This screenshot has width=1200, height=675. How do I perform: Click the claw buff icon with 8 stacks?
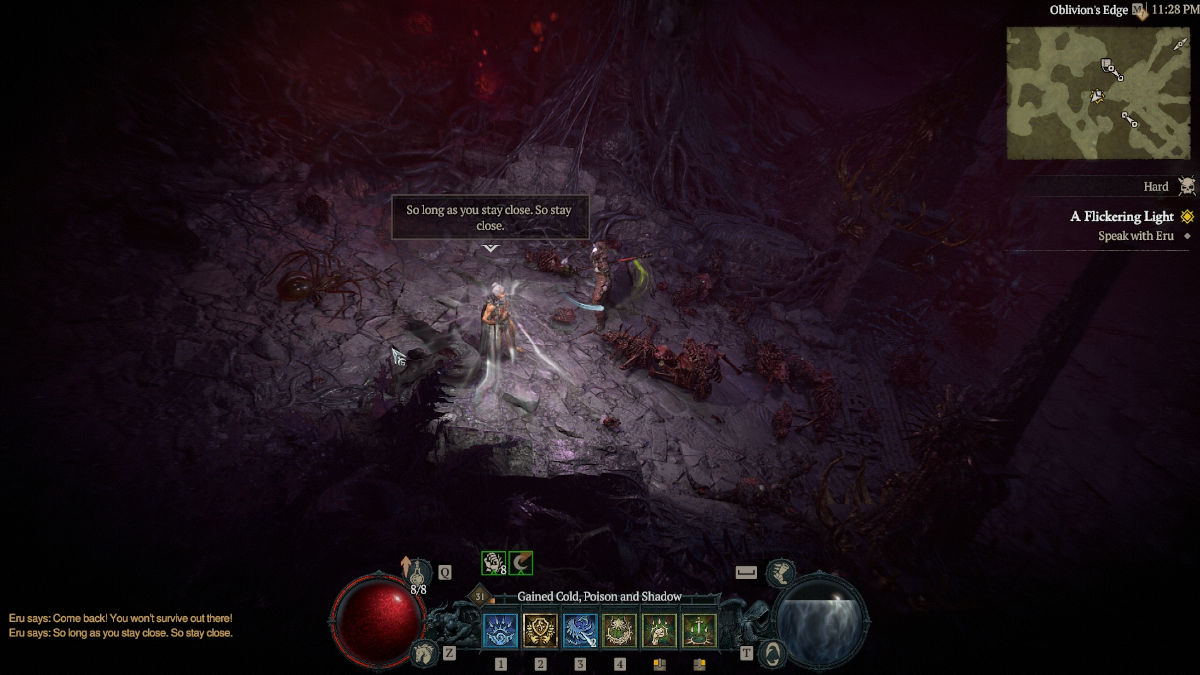(493, 563)
